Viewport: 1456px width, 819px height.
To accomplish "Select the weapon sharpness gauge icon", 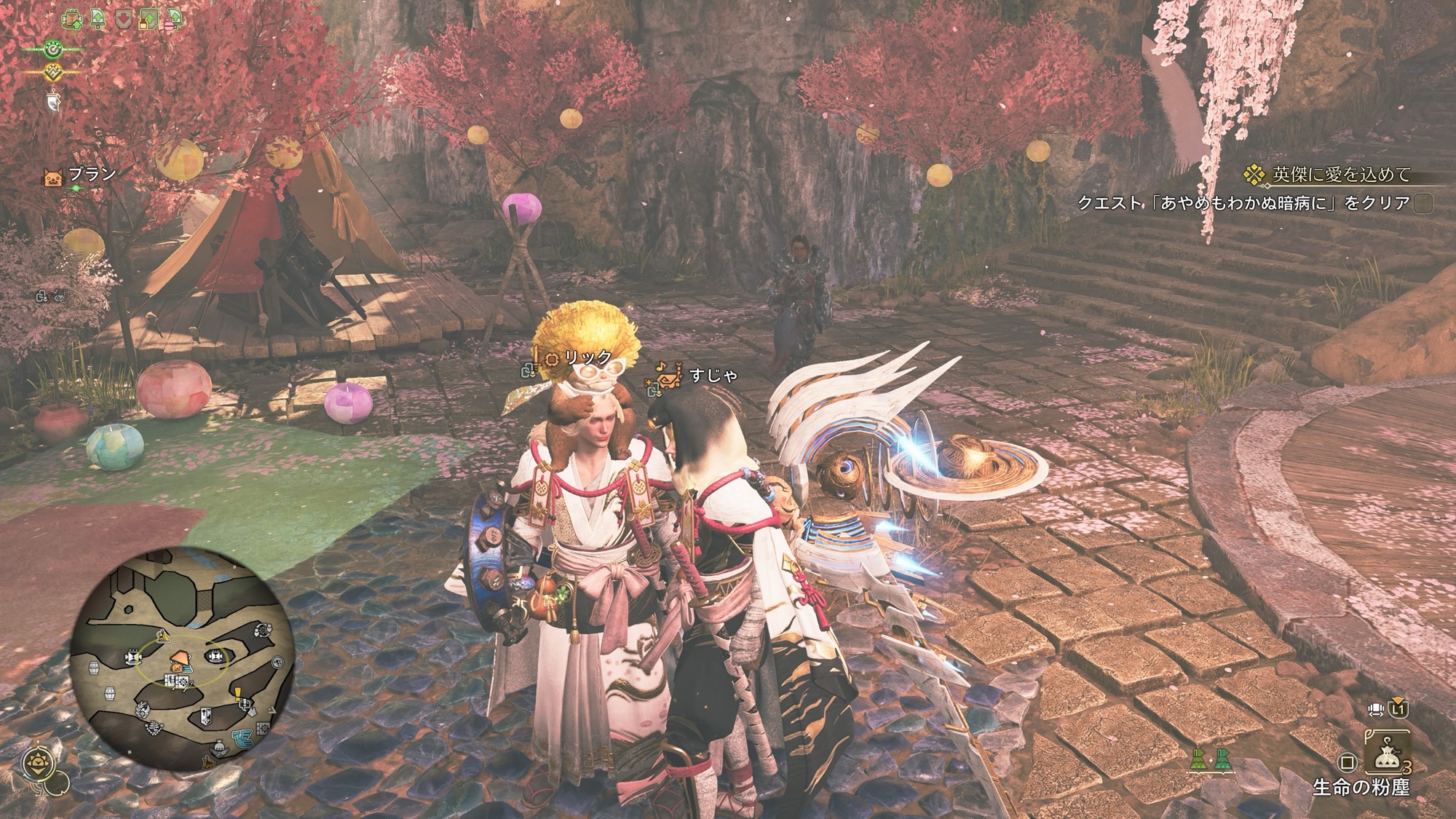I will [x=55, y=100].
